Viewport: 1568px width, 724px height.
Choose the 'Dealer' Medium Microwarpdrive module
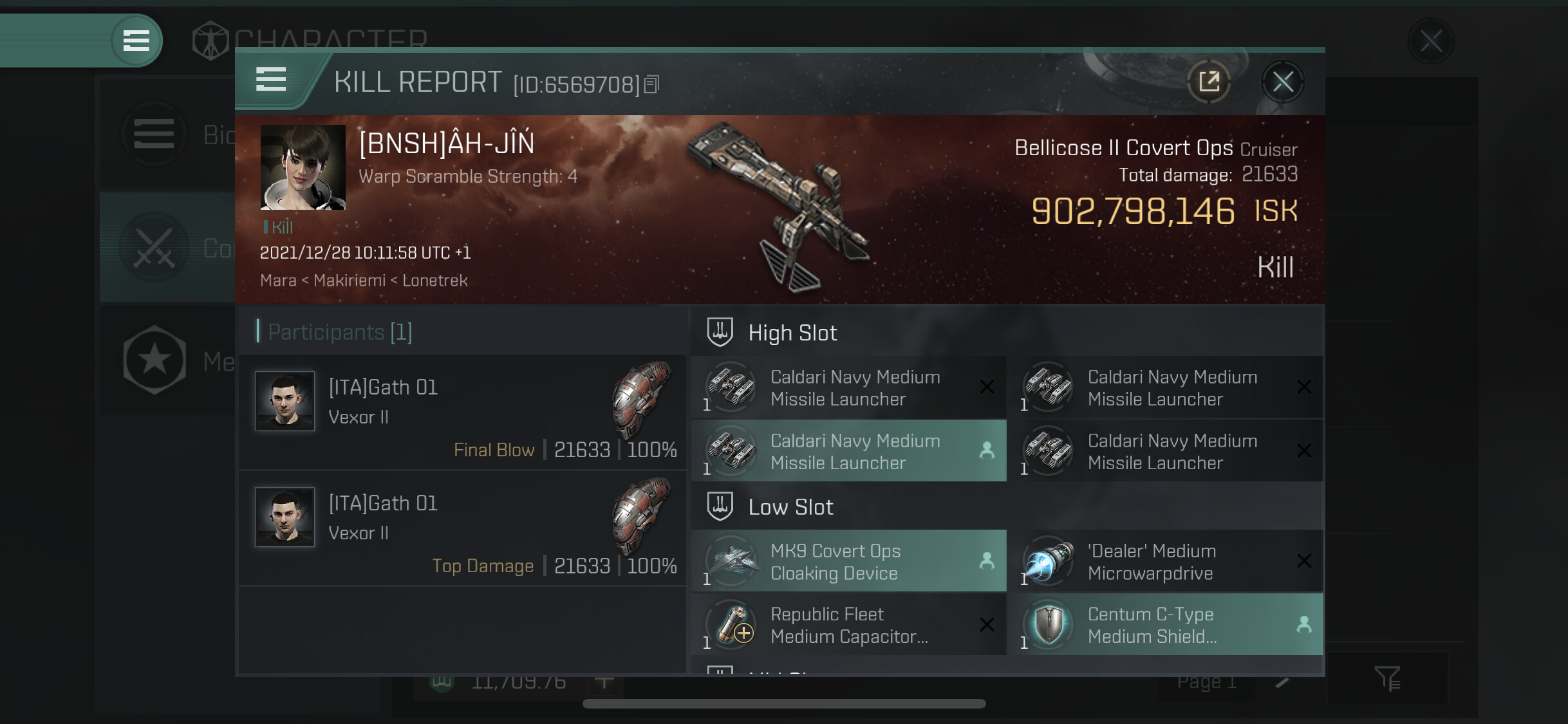1166,561
